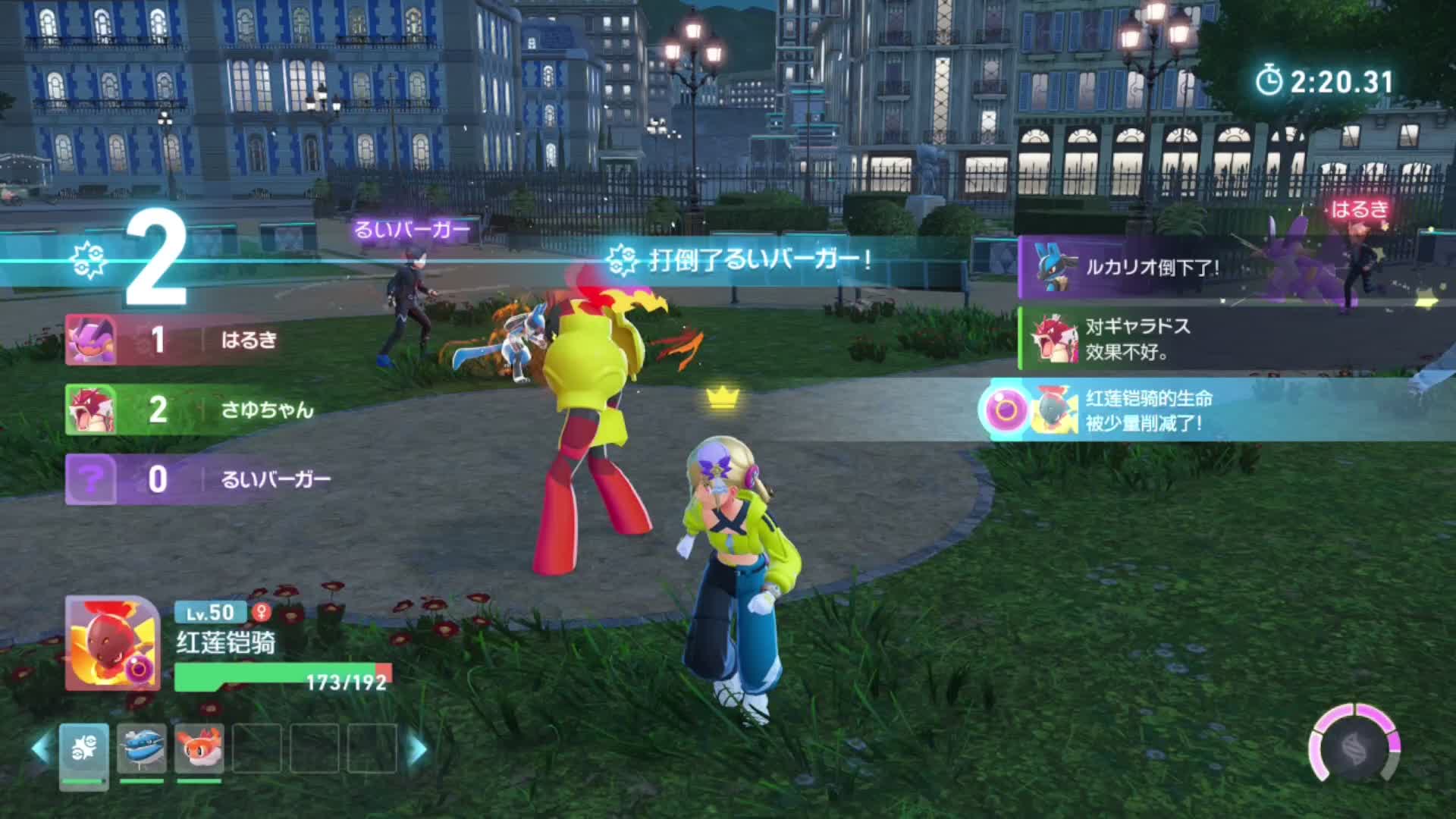Viewport: 1456px width, 819px height.
Task: Select さゆちゃん row on the scoreboard
Action: pos(199,409)
